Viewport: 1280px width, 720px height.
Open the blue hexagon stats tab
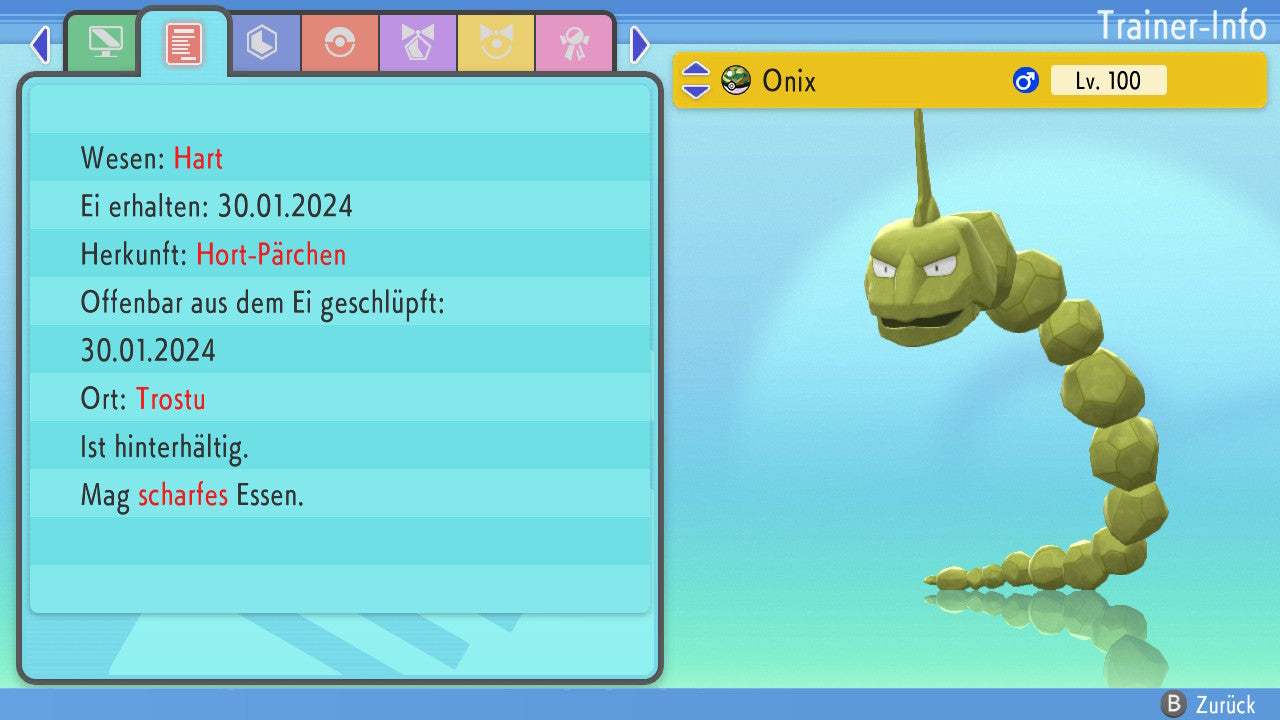[262, 43]
